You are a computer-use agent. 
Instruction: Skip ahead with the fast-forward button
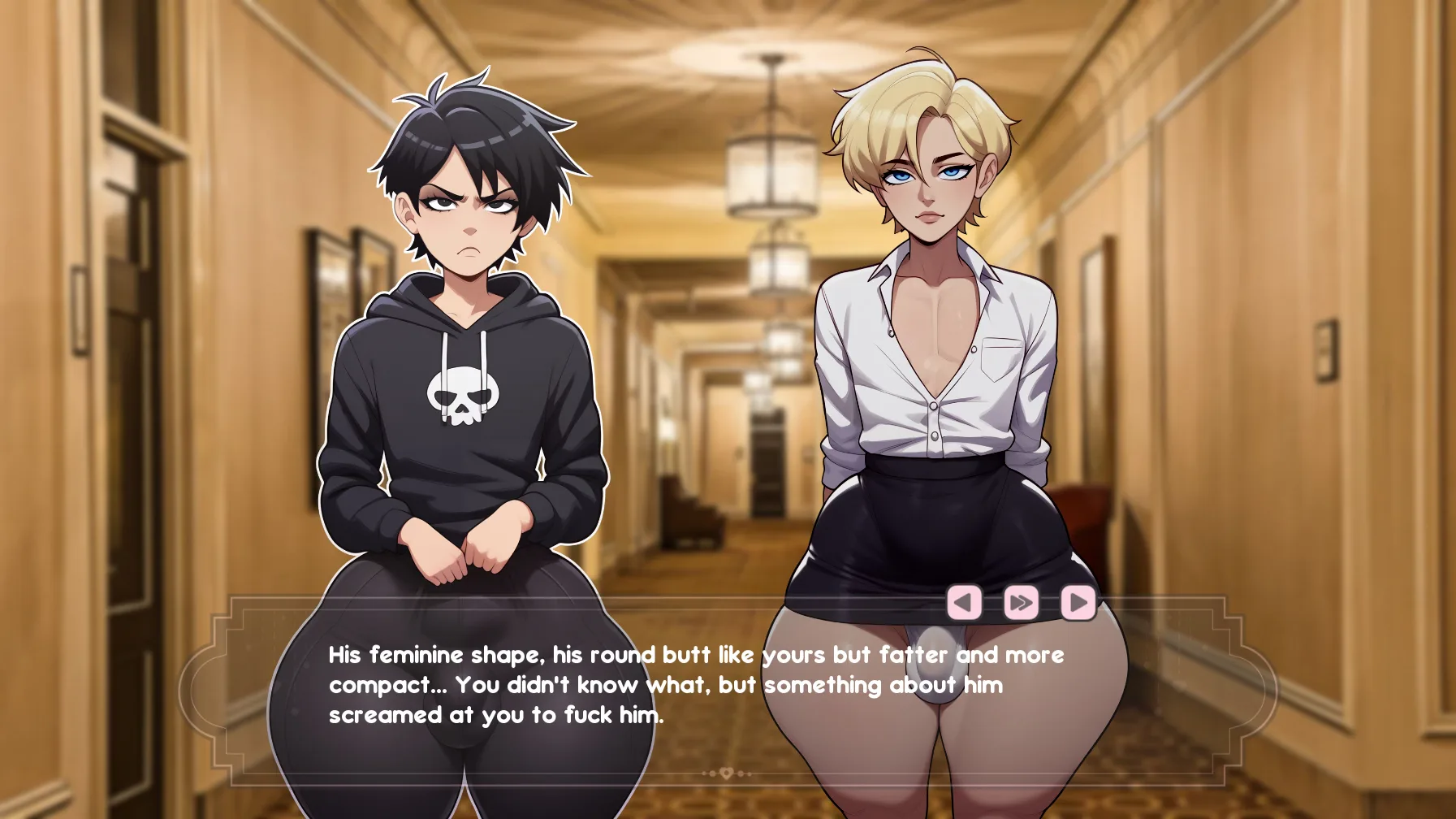coord(1021,603)
